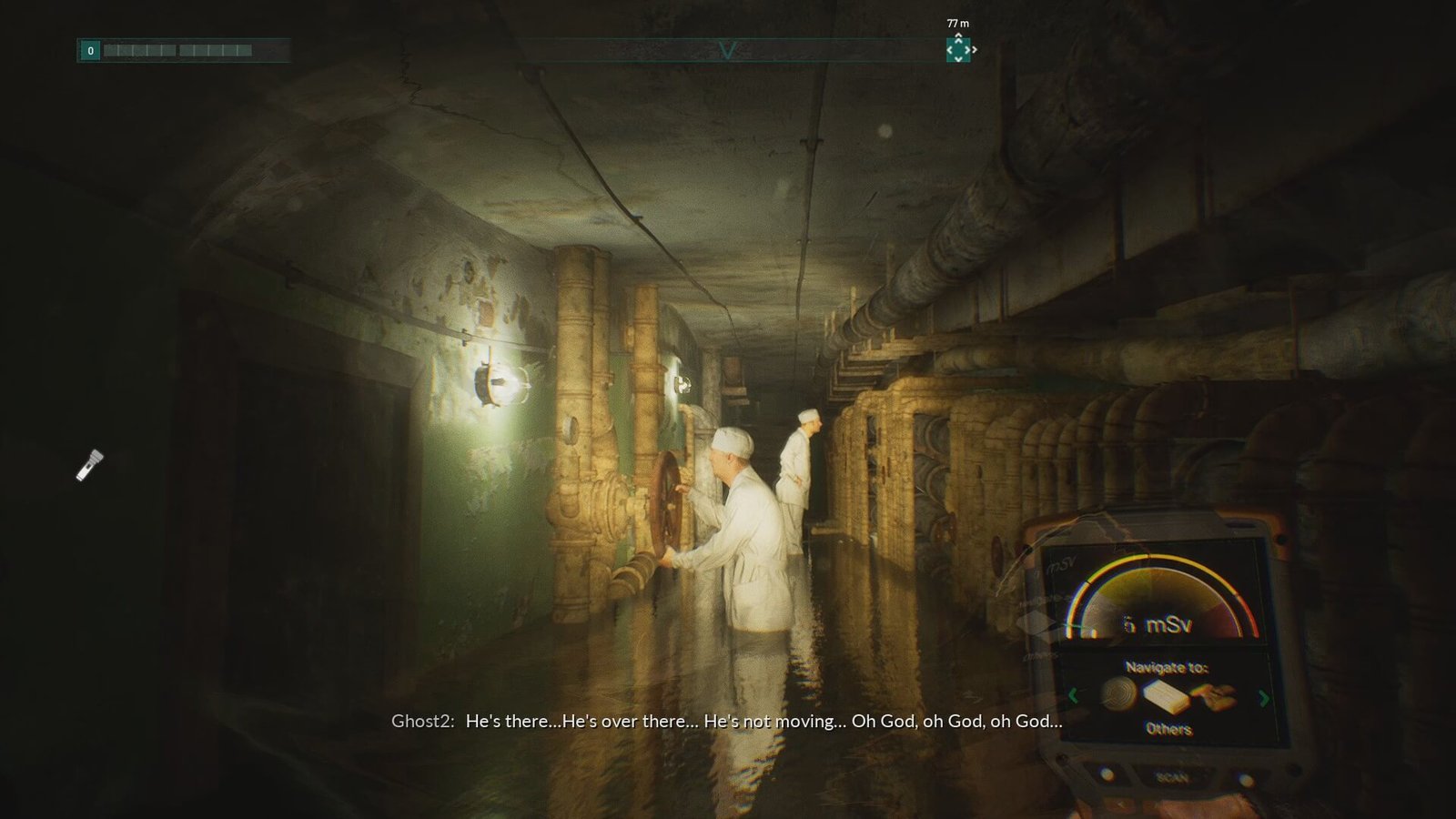Select the flashlight icon
1456x819 pixels.
click(89, 464)
